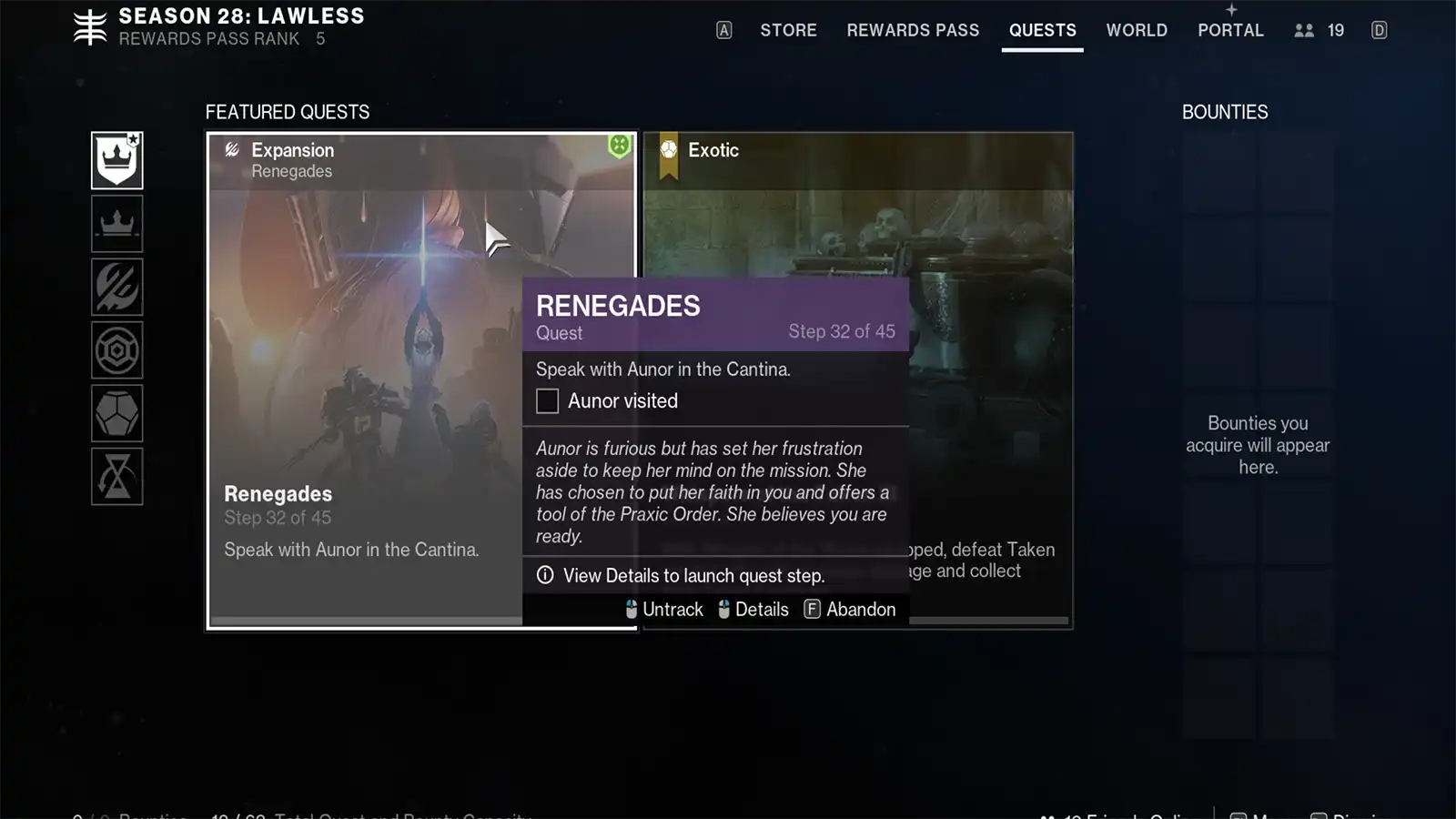Open the STORE tab
This screenshot has height=819, width=1456.
pyautogui.click(x=788, y=30)
